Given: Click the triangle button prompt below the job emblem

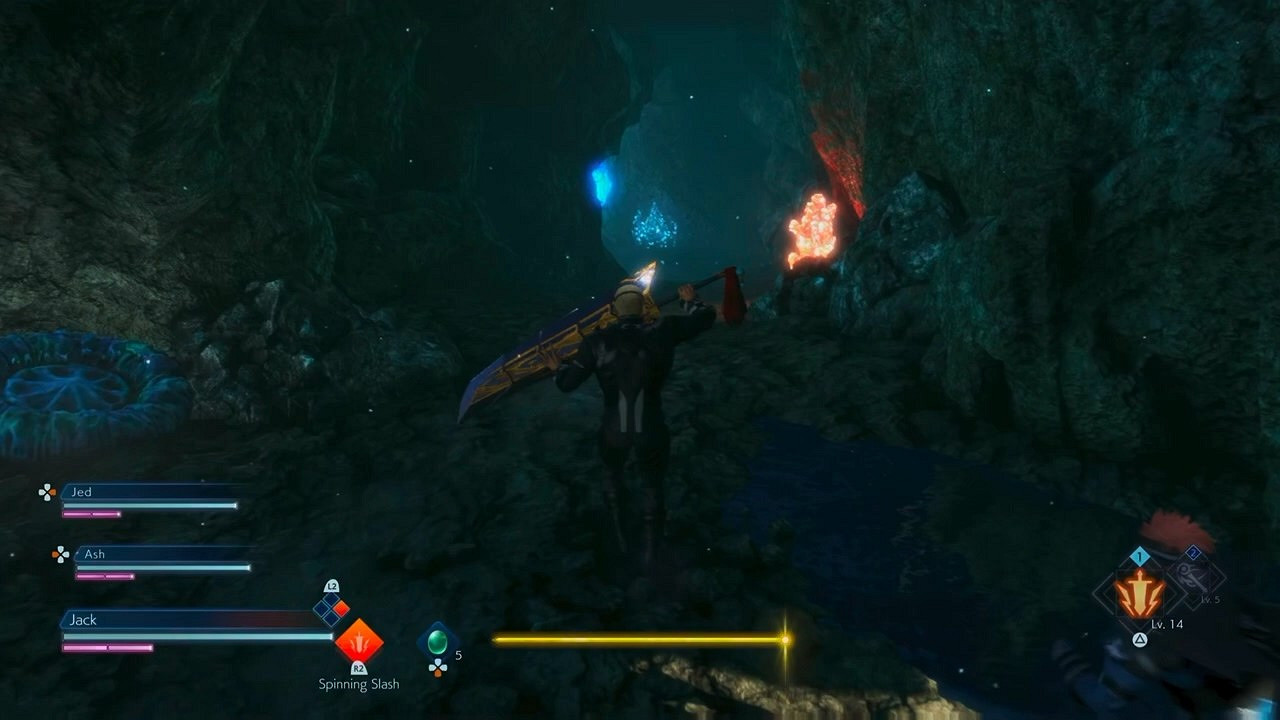Looking at the screenshot, I should 1139,640.
